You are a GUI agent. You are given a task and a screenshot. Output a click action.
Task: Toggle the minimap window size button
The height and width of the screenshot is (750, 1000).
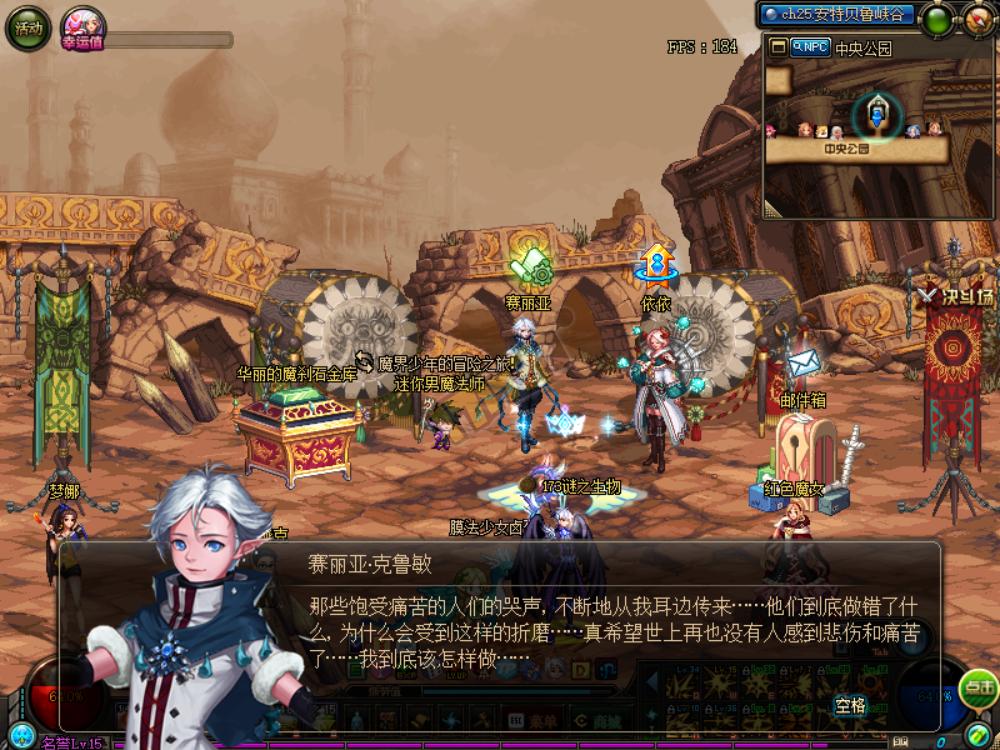[777, 47]
